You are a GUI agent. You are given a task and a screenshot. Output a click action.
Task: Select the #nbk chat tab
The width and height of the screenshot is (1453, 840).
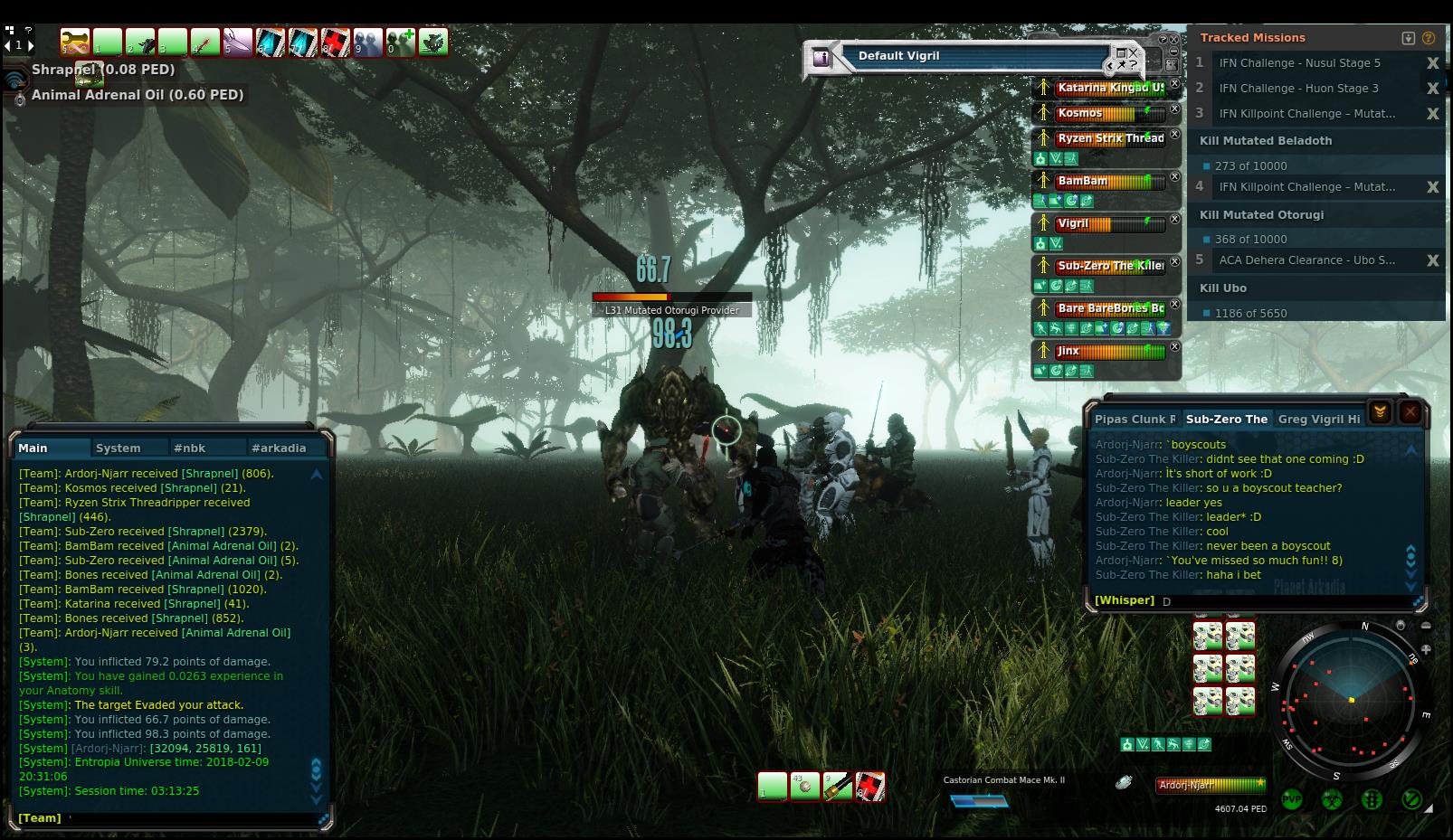point(190,448)
